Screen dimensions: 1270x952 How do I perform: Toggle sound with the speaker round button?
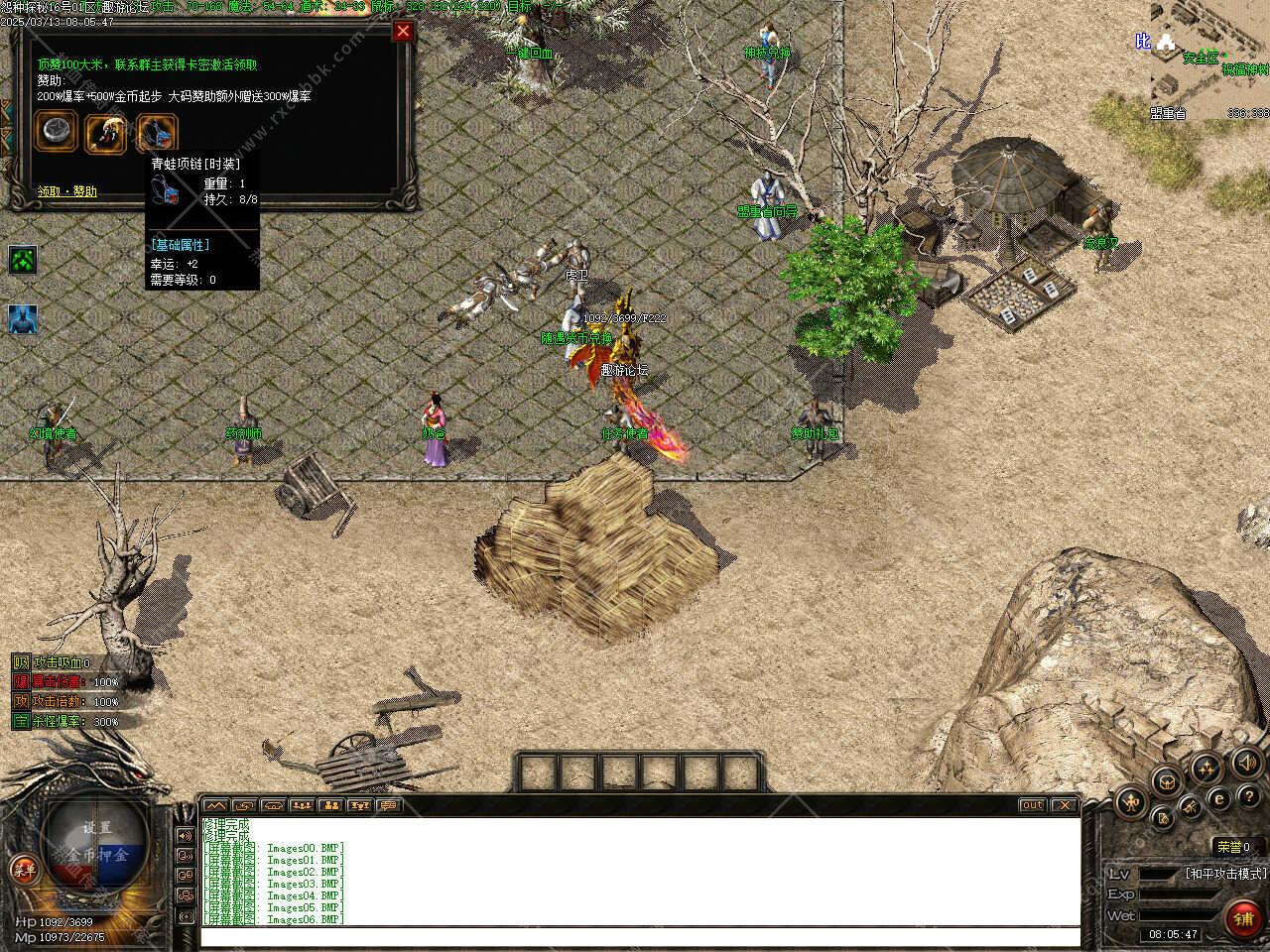click(x=1246, y=763)
